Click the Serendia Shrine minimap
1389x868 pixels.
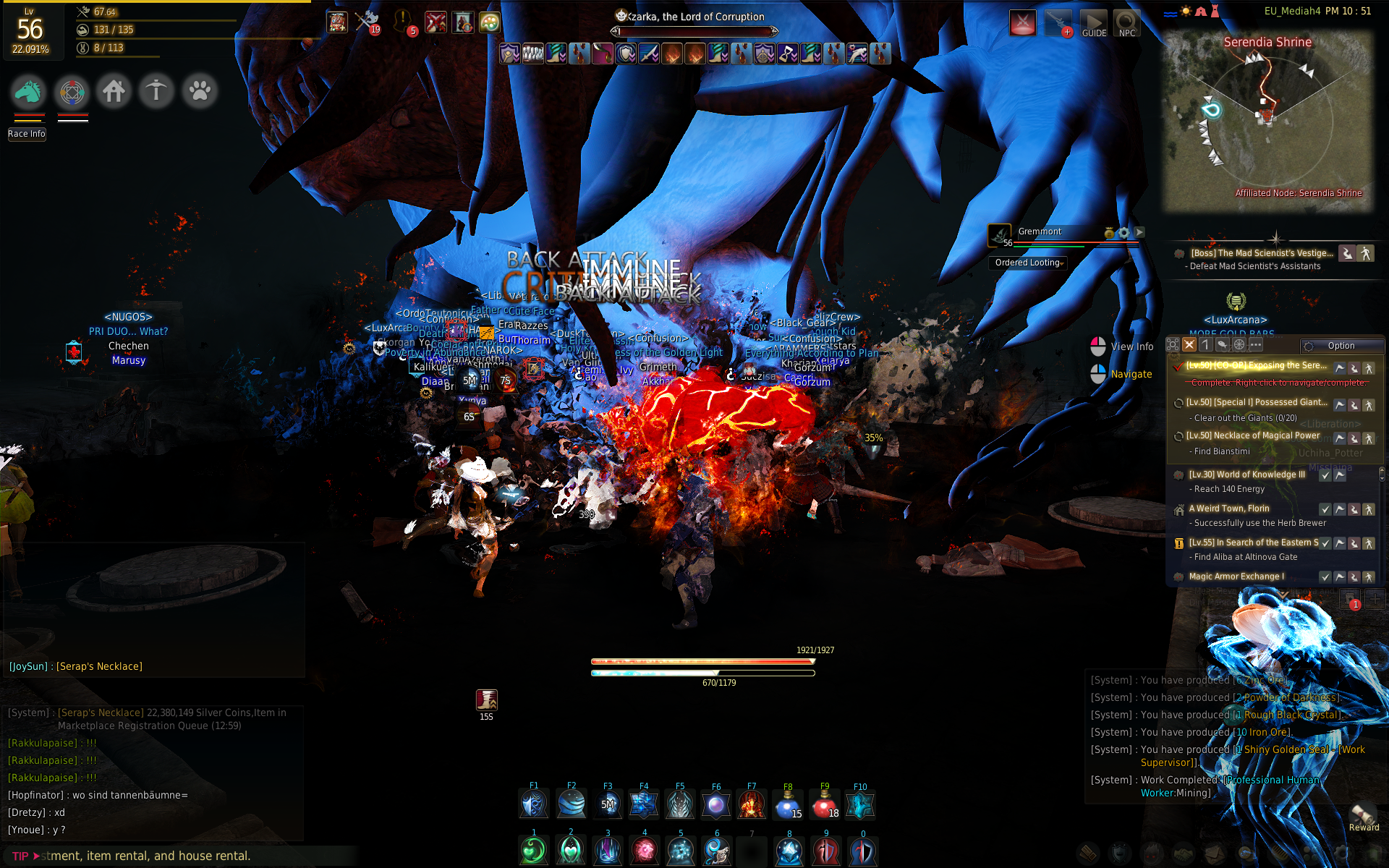point(1267,119)
